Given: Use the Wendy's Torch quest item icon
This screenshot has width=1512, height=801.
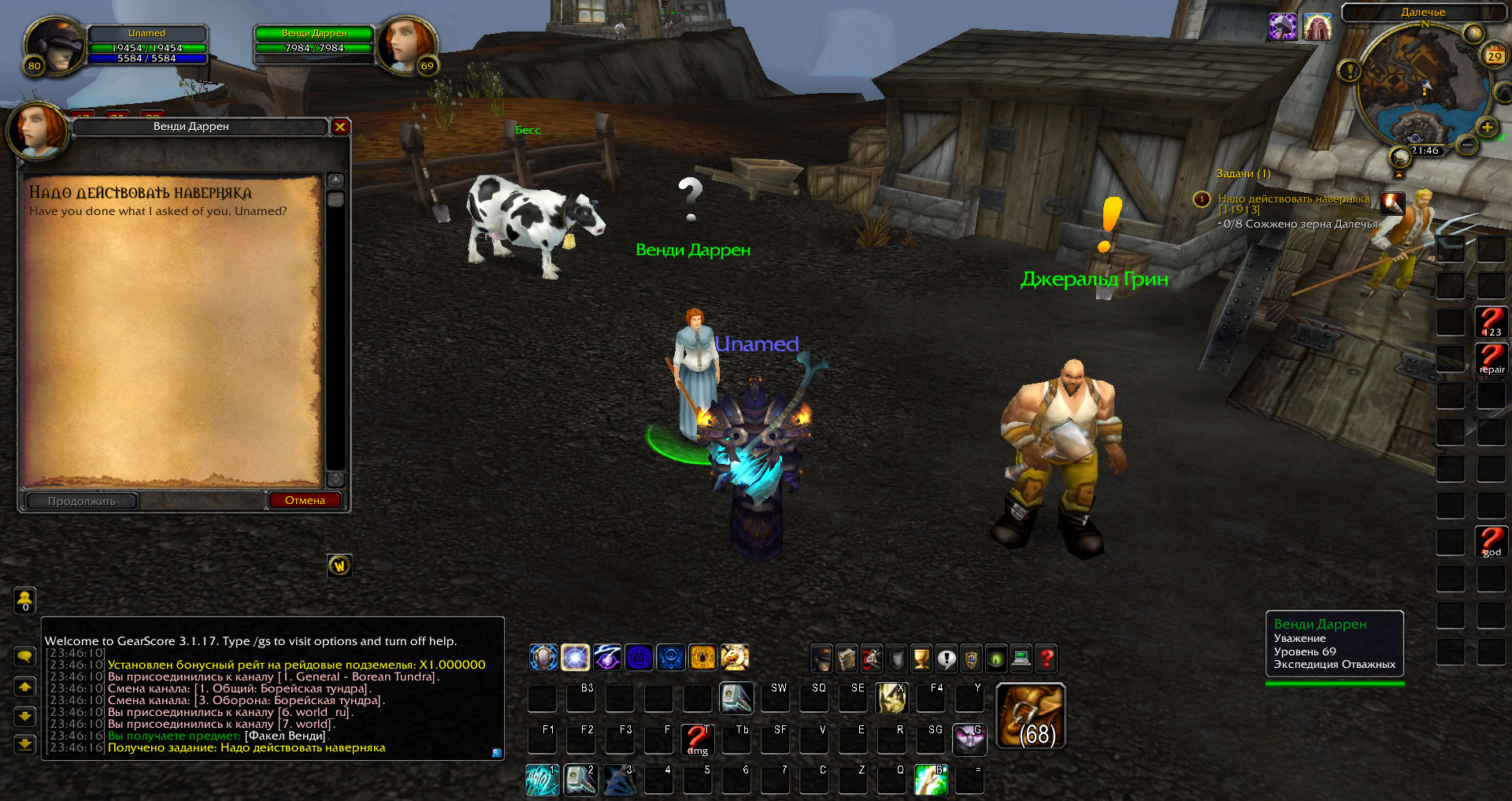Looking at the screenshot, I should tap(1392, 203).
